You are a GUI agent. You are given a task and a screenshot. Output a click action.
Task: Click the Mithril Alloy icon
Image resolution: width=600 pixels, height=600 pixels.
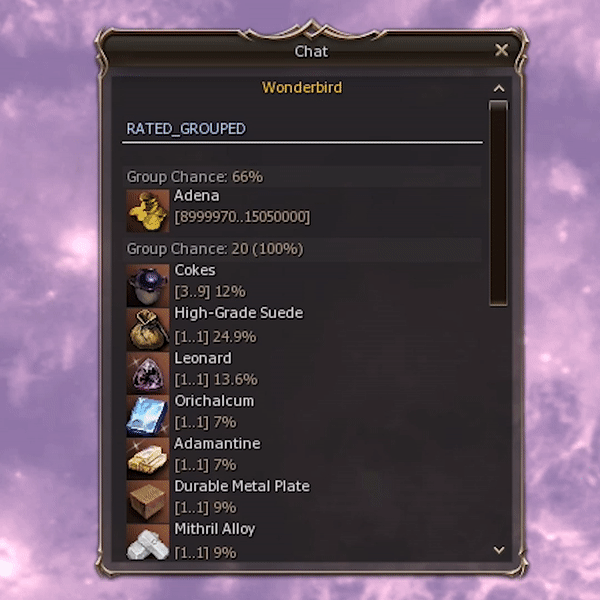(x=147, y=541)
